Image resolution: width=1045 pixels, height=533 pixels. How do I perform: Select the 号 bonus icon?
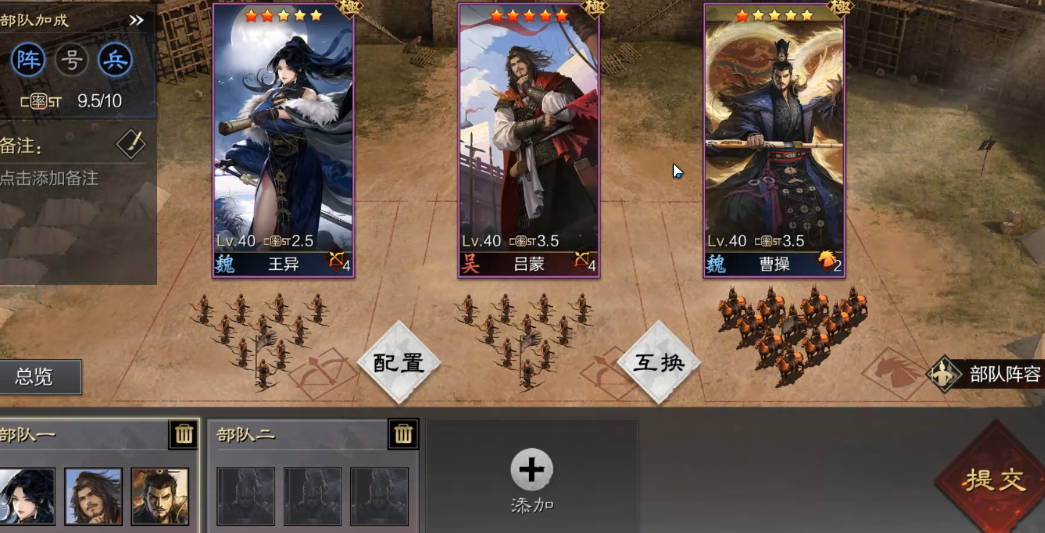[72, 60]
